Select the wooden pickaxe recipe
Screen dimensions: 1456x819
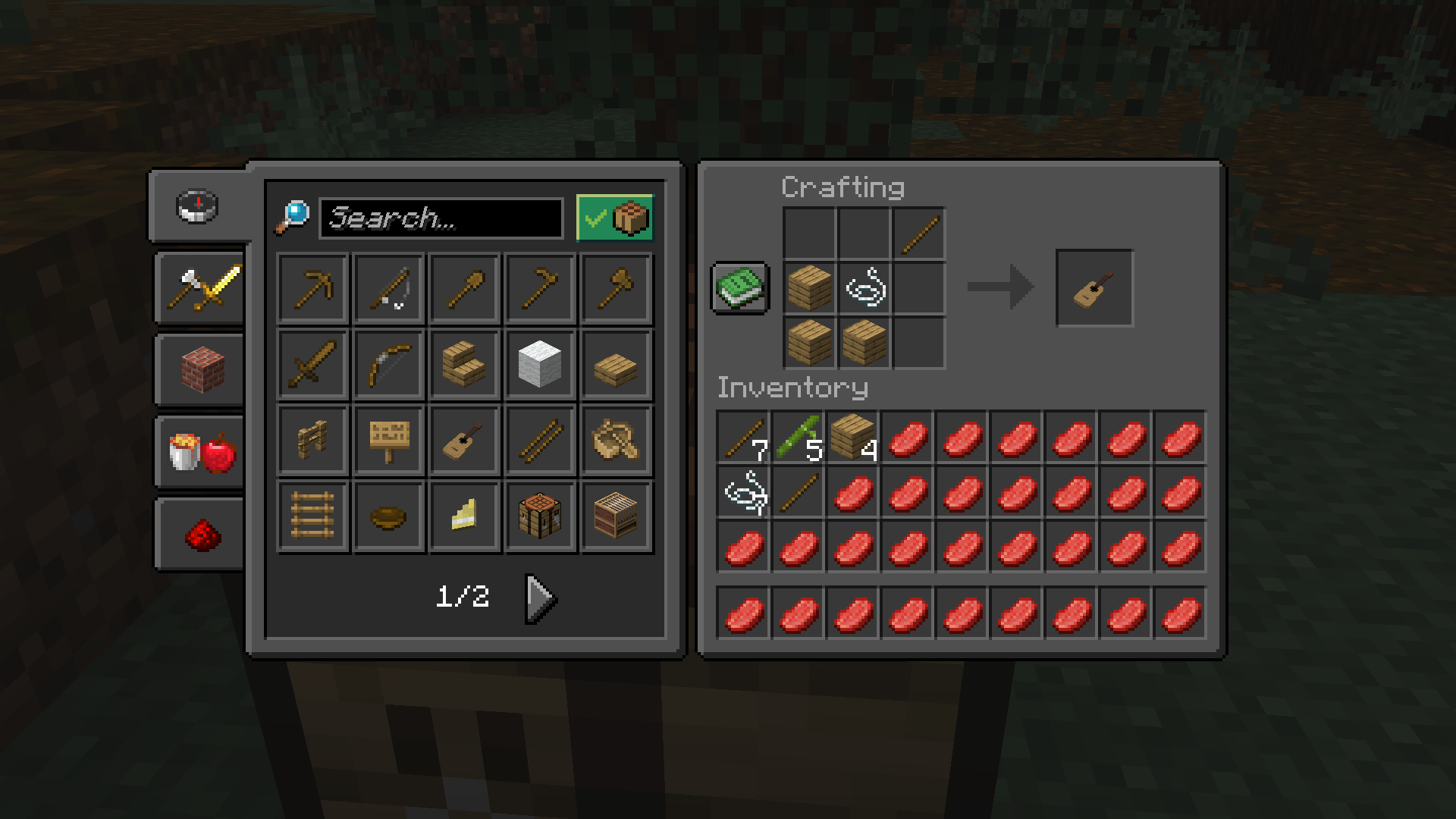312,289
